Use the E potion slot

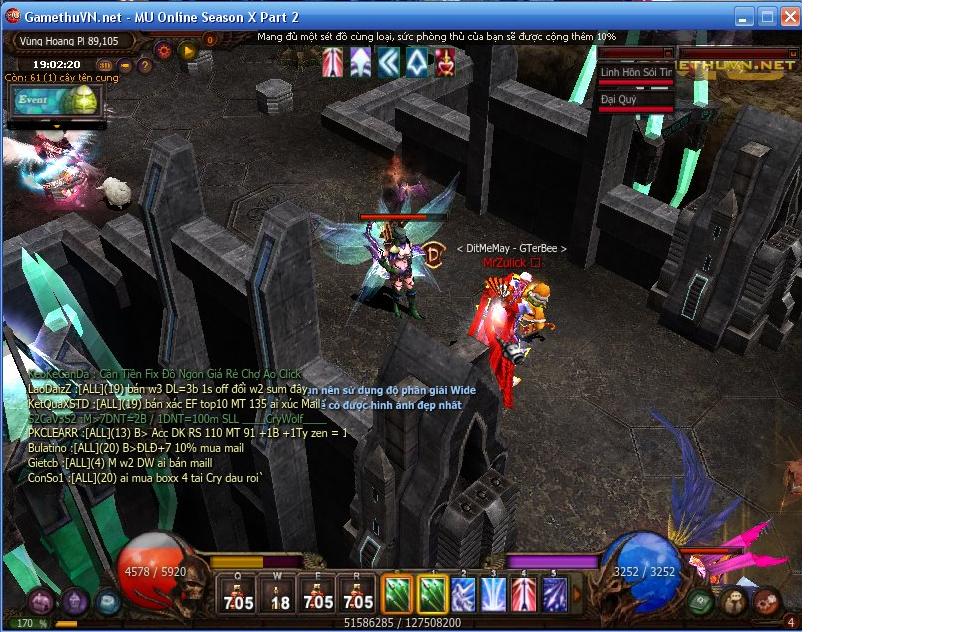tap(317, 595)
